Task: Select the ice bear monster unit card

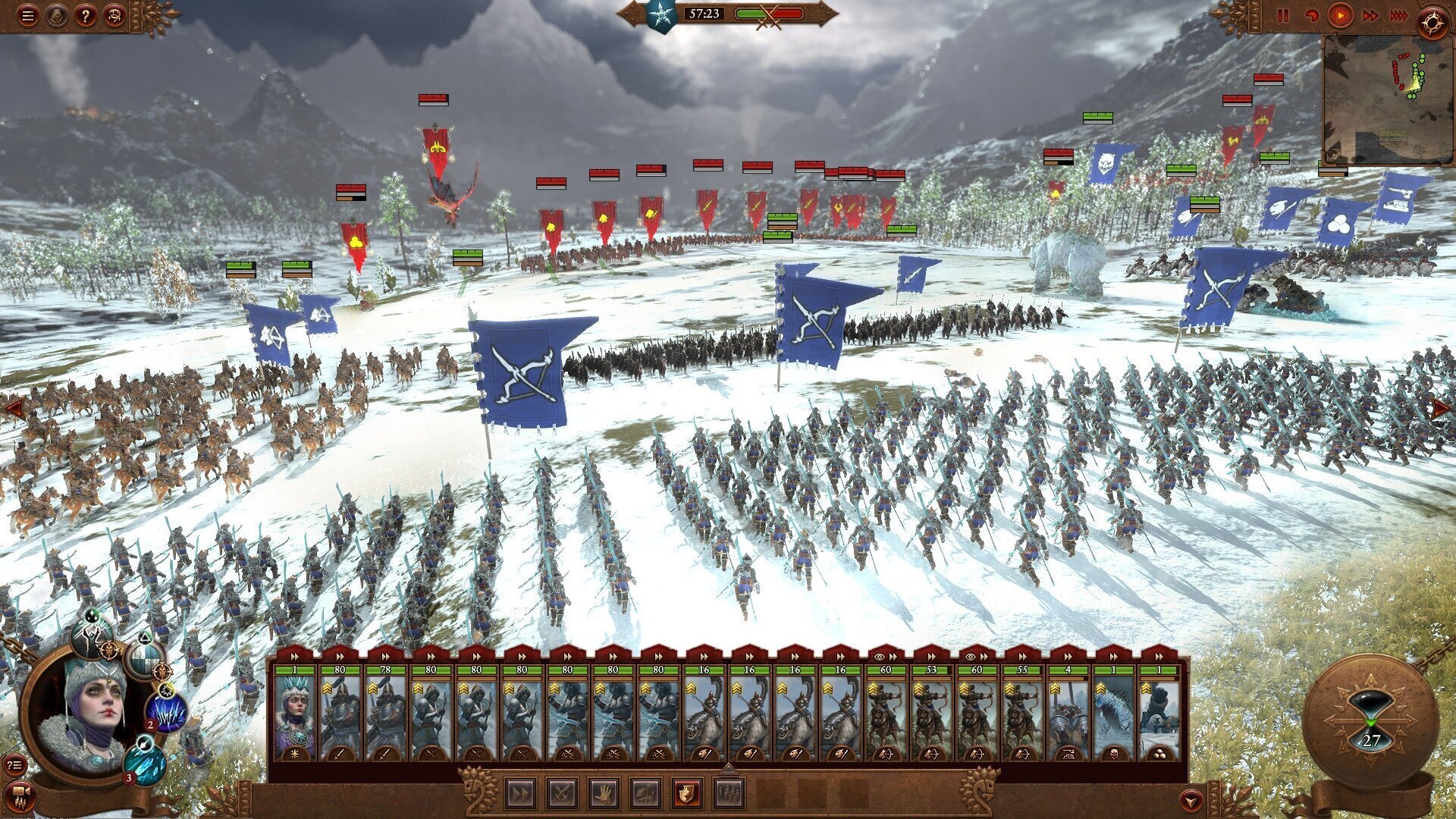Action: click(1113, 713)
